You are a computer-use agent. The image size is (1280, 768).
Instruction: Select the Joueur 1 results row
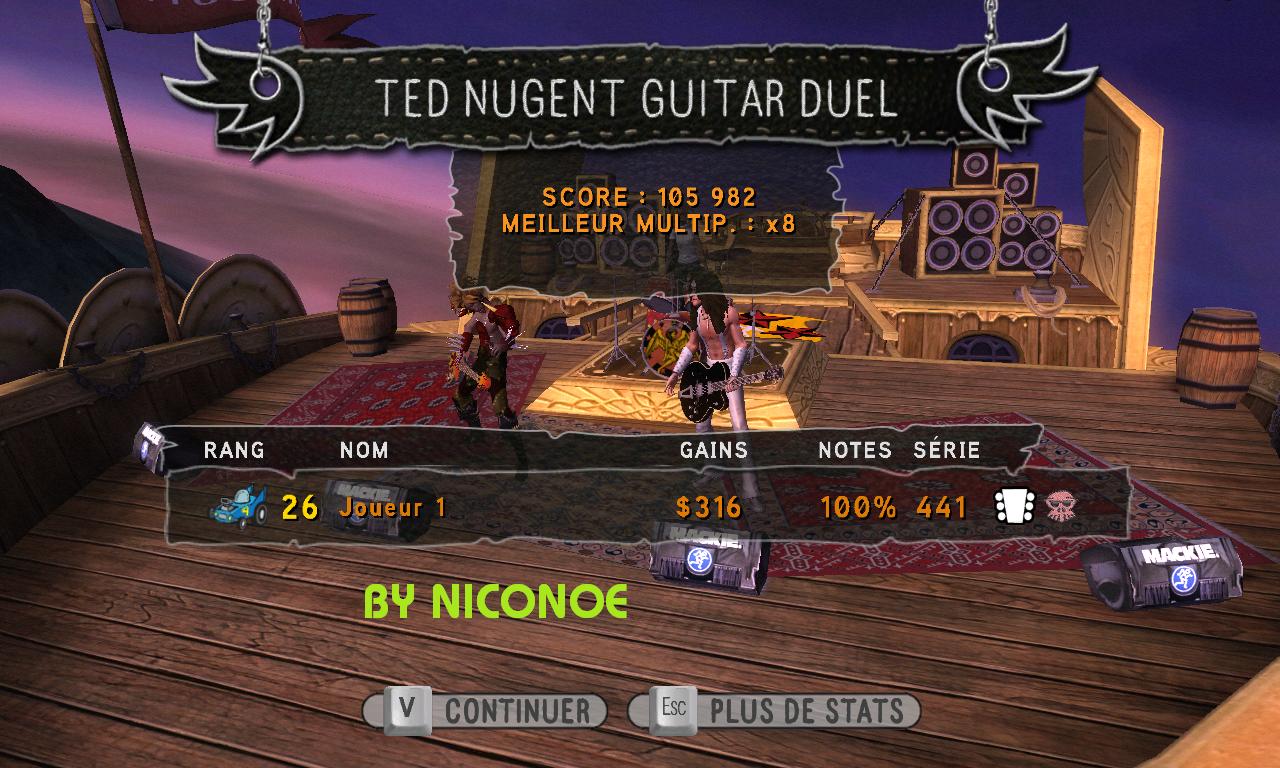click(x=640, y=507)
